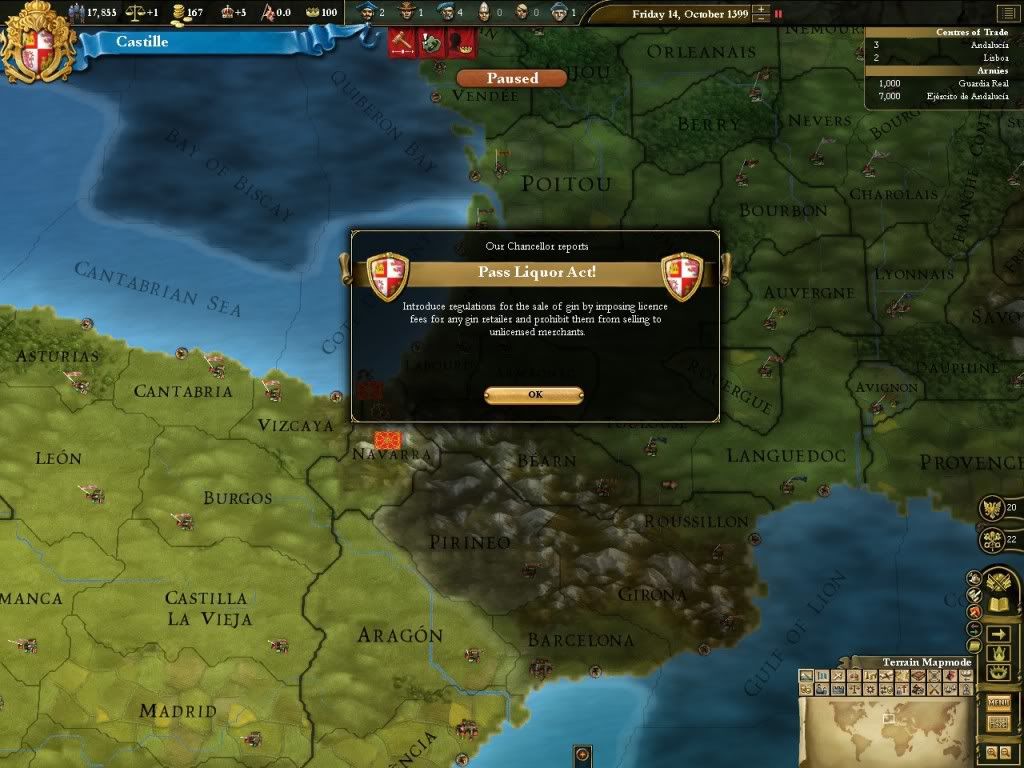Decrease game speed with the minus button
Image resolution: width=1024 pixels, height=768 pixels.
(x=763, y=19)
